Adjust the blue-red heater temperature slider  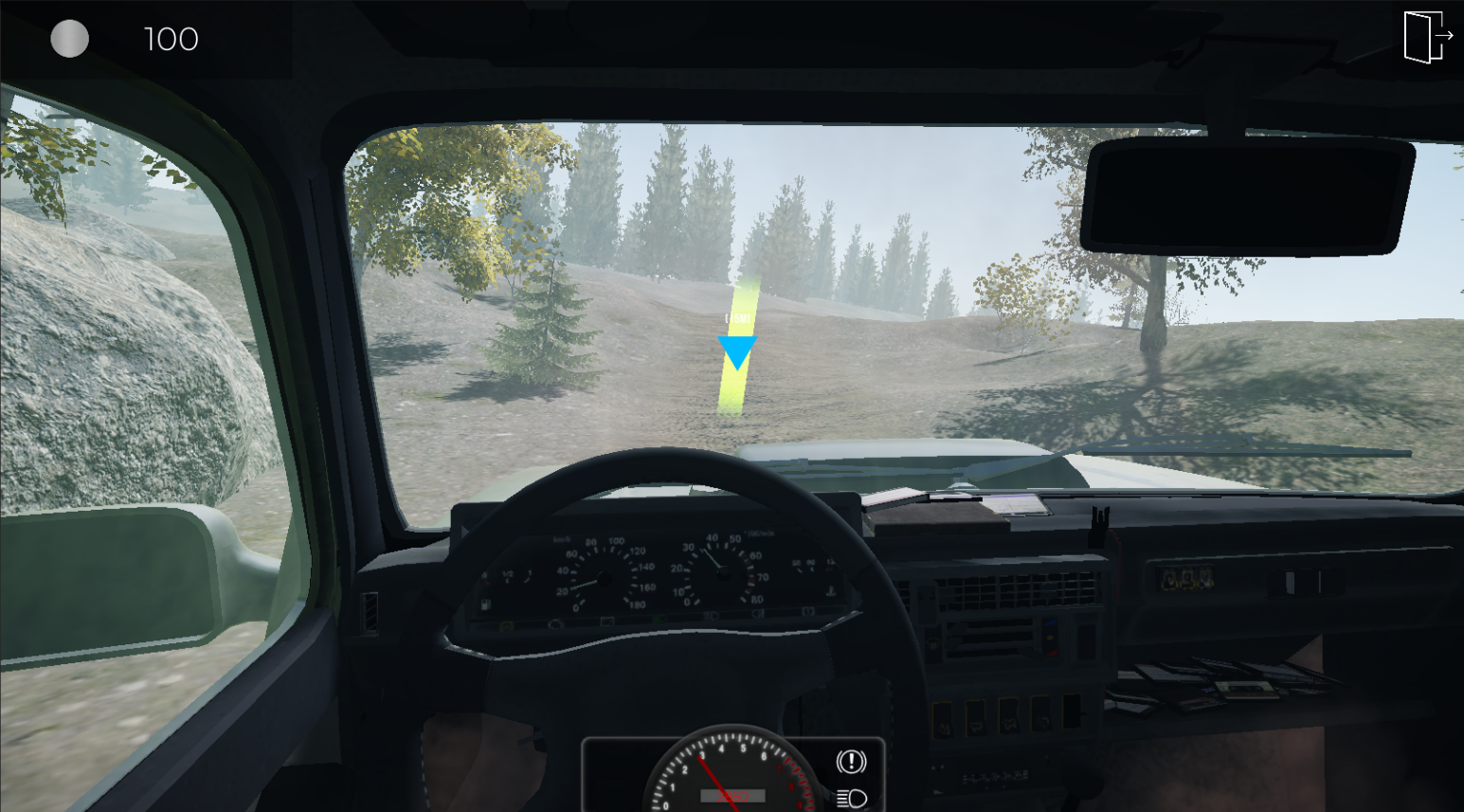pos(1050,637)
